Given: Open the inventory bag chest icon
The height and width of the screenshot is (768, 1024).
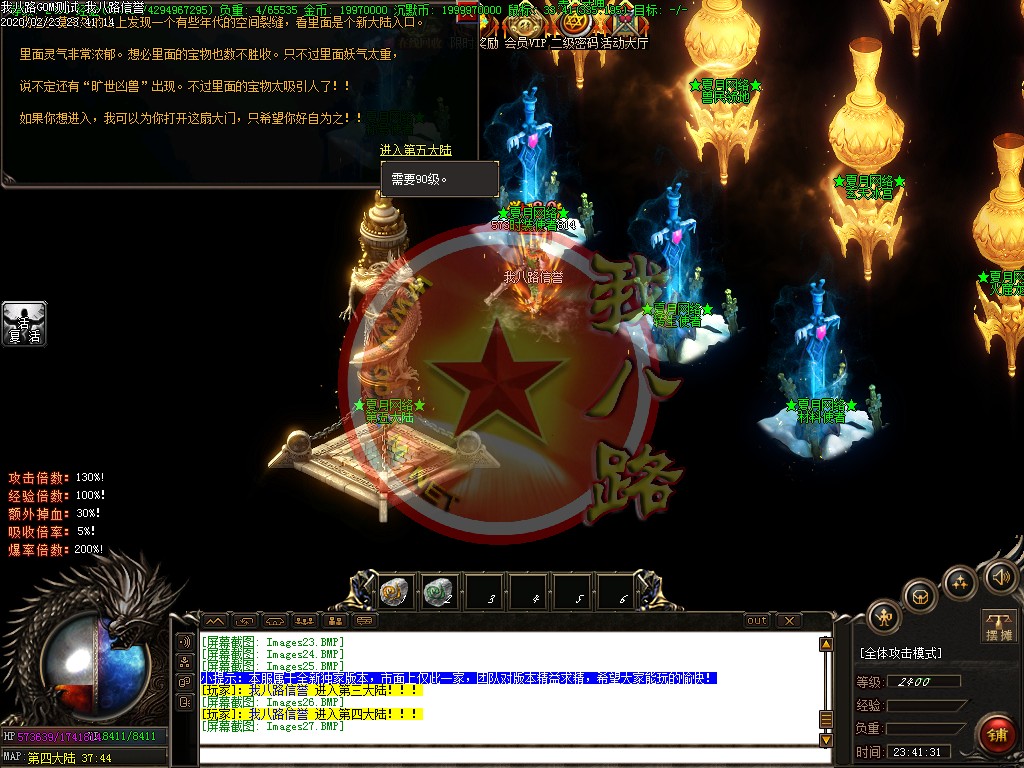Looking at the screenshot, I should pyautogui.click(x=920, y=597).
